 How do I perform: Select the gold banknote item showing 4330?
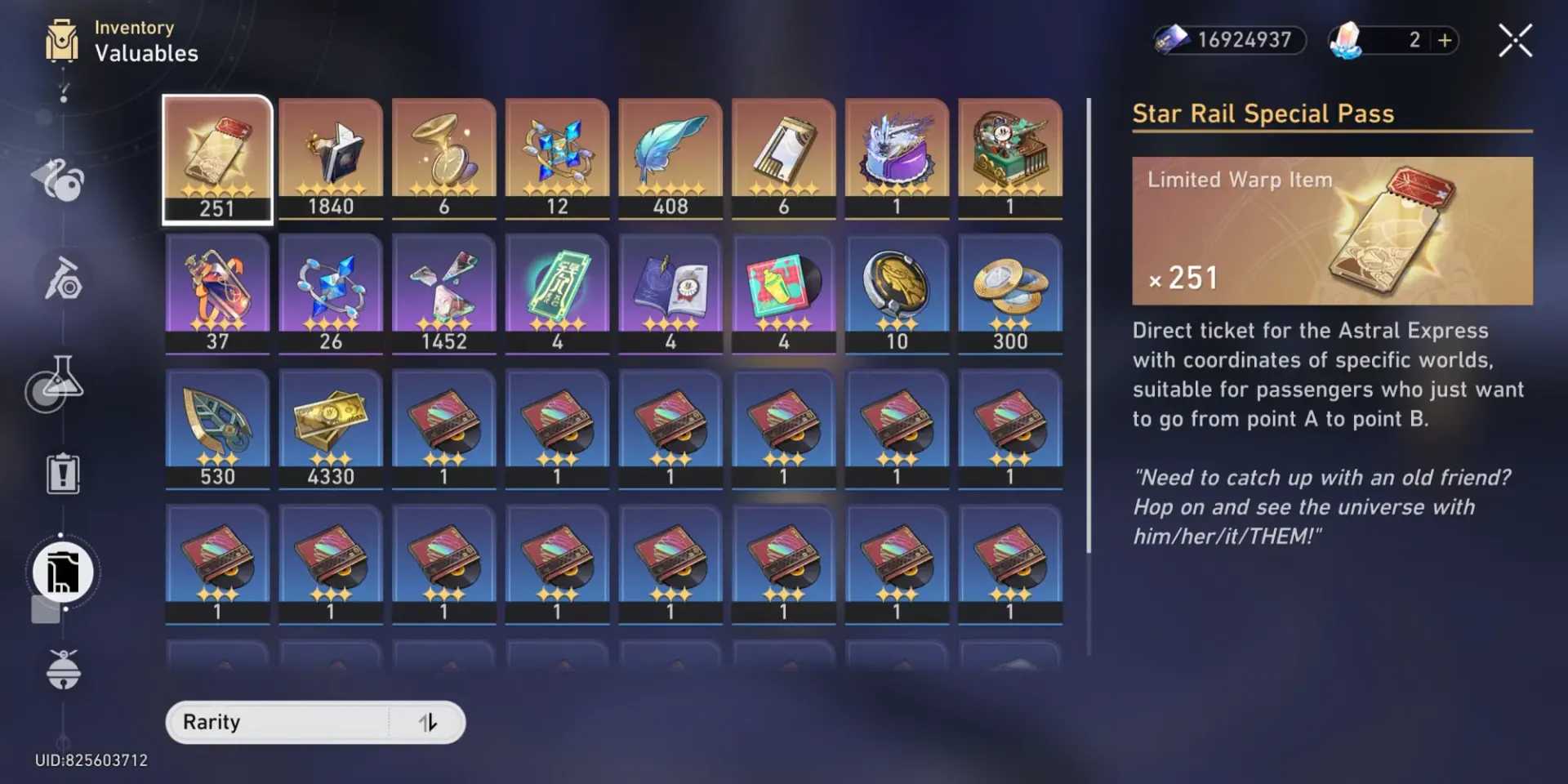331,430
